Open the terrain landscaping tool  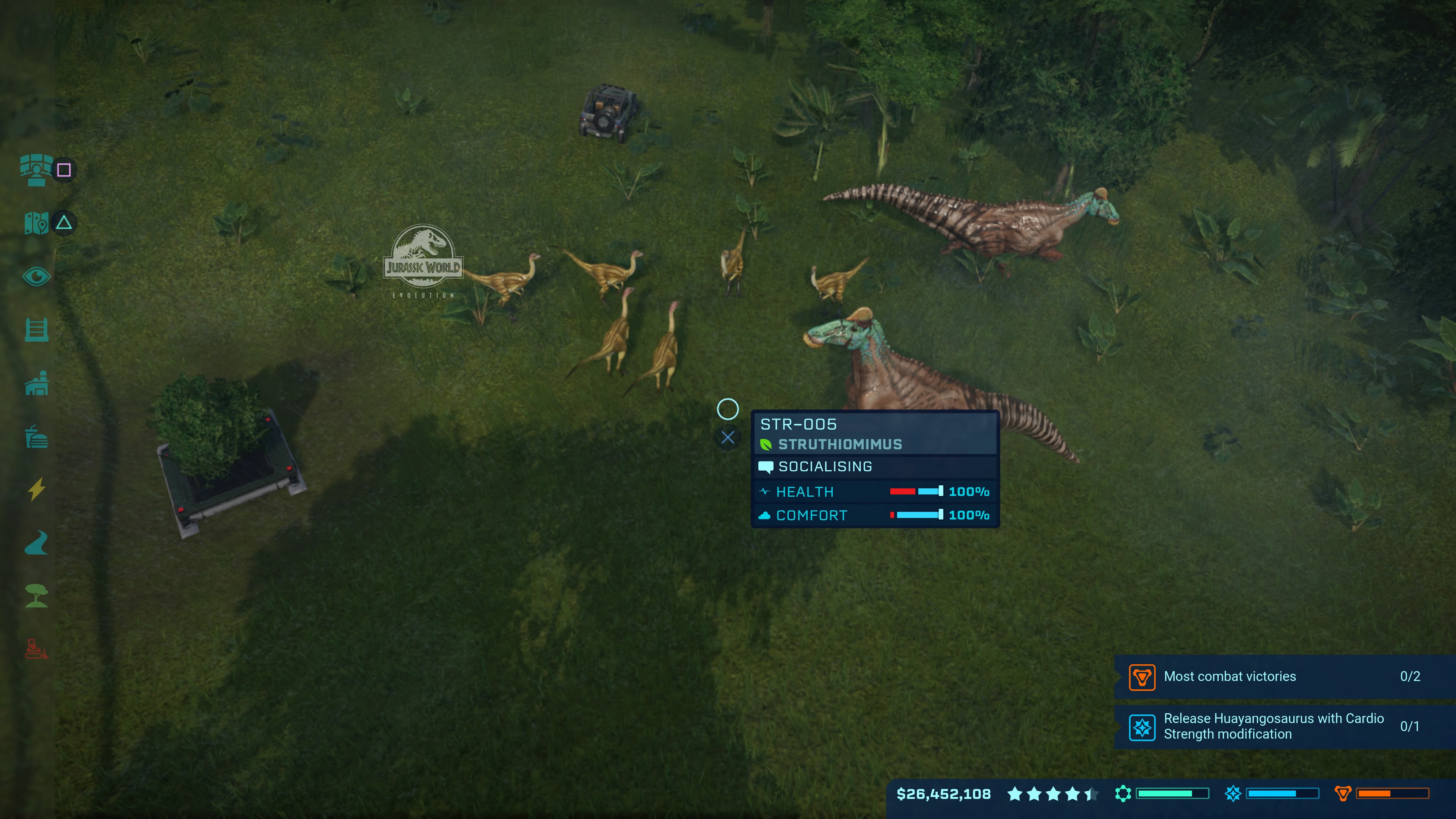click(x=36, y=543)
